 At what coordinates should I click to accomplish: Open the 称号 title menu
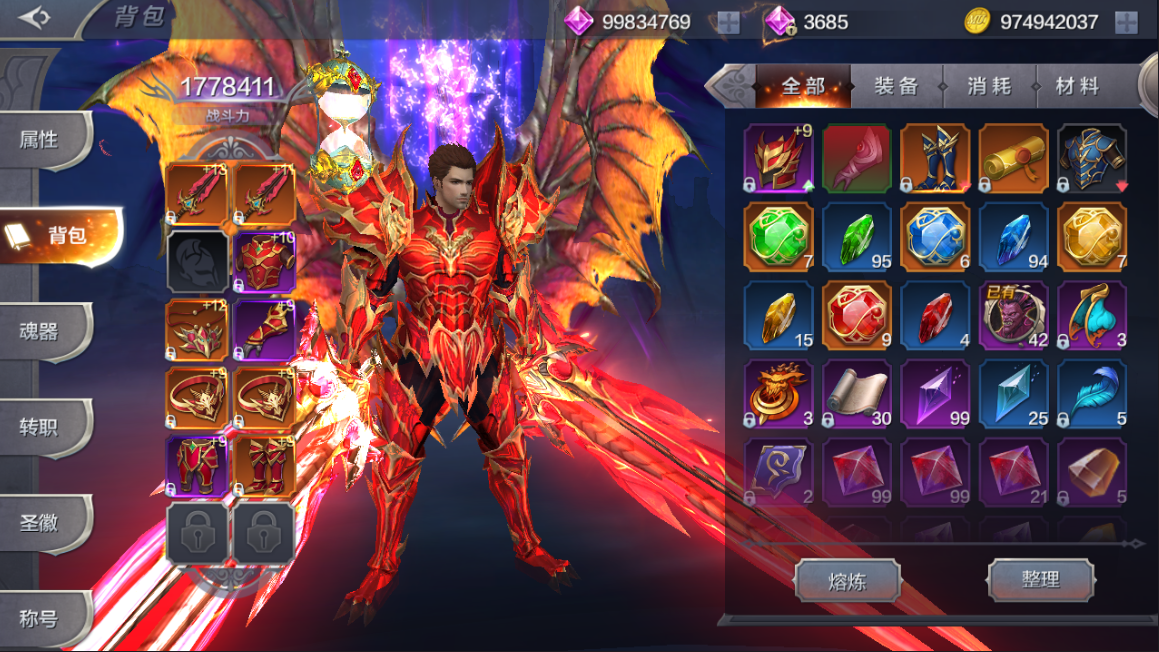pyautogui.click(x=40, y=618)
